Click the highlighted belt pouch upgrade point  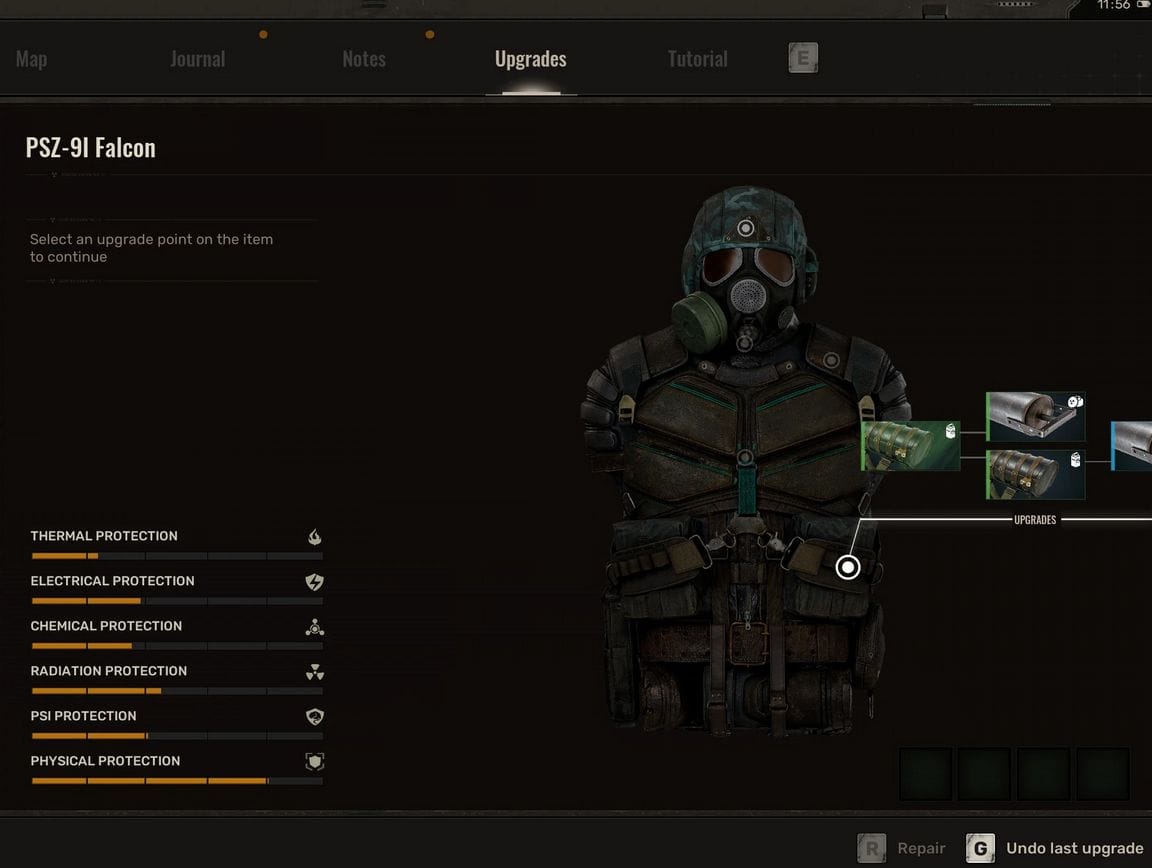tap(848, 567)
